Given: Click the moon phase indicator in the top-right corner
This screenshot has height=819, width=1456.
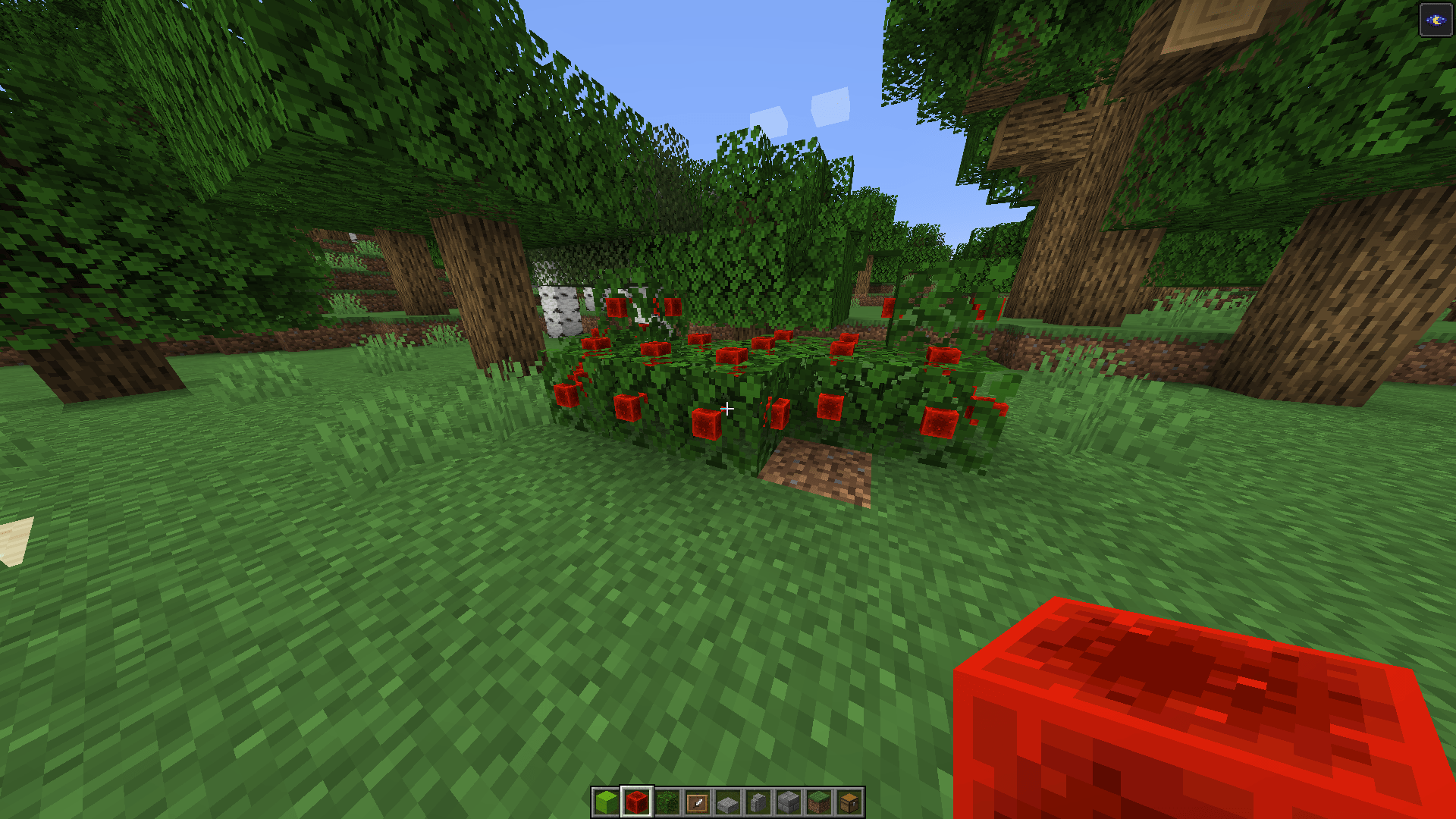Looking at the screenshot, I should pos(1435,20).
